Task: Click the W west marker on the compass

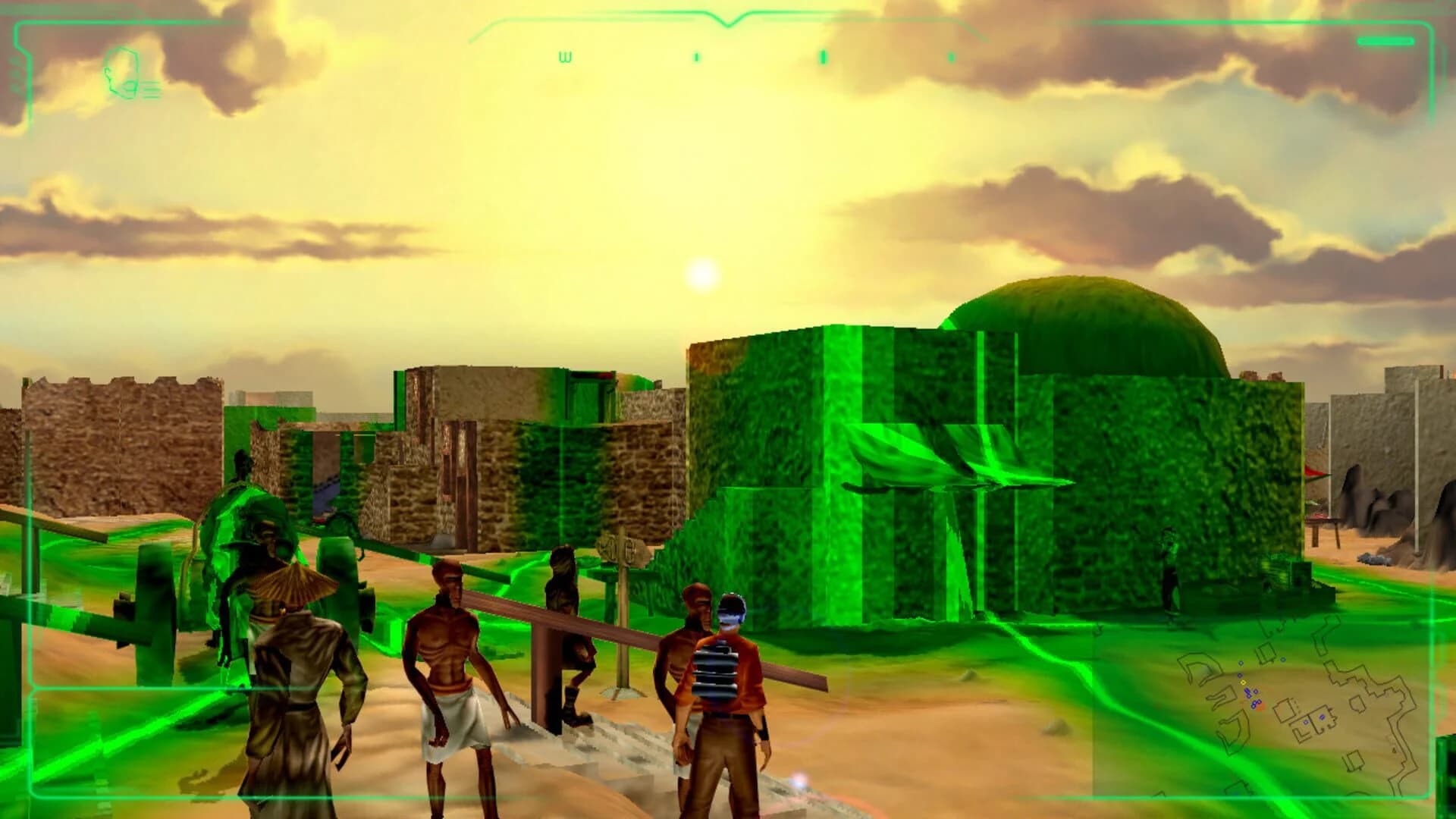Action: (564, 57)
